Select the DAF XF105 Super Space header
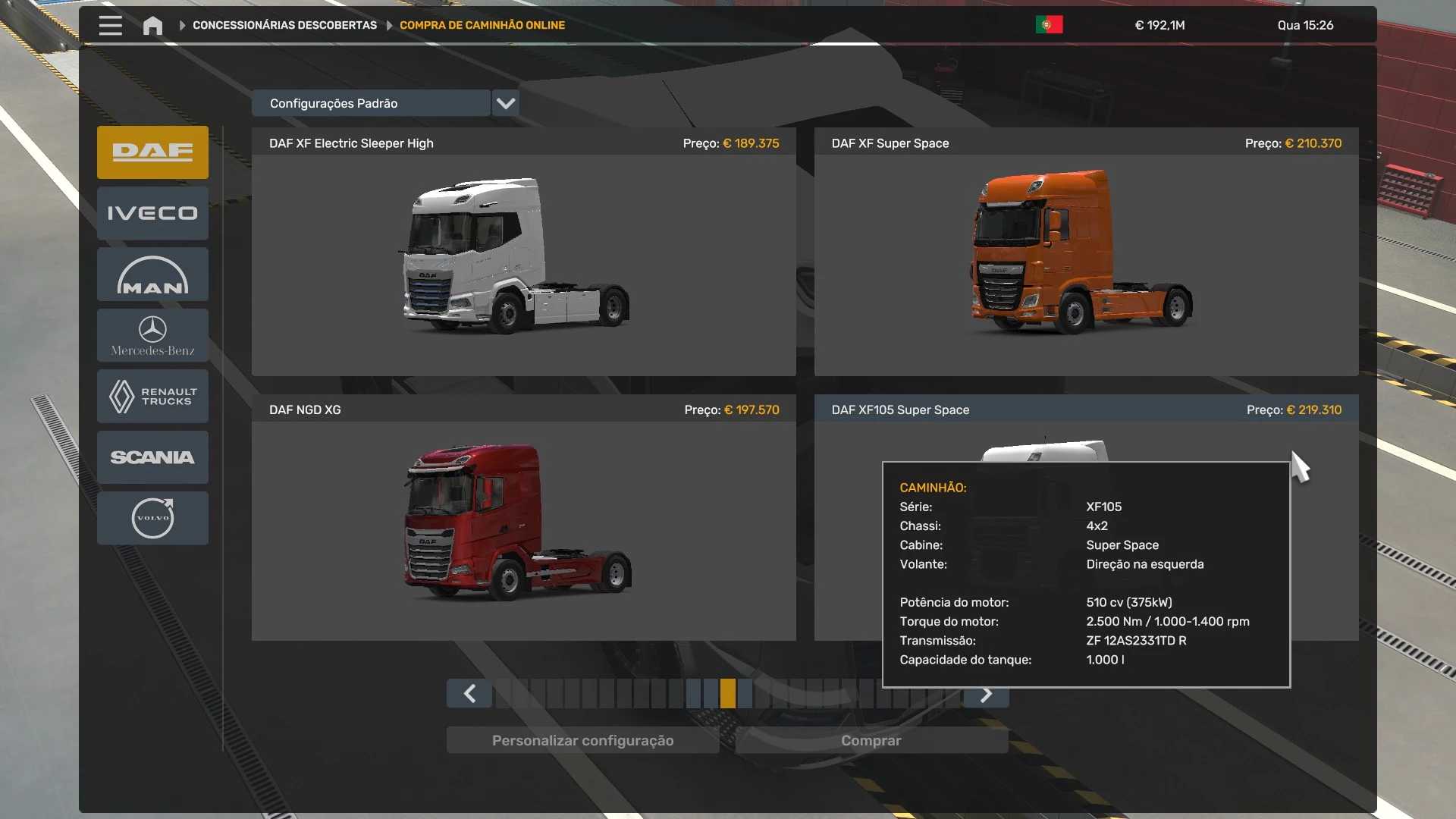The width and height of the screenshot is (1456, 819). click(900, 409)
